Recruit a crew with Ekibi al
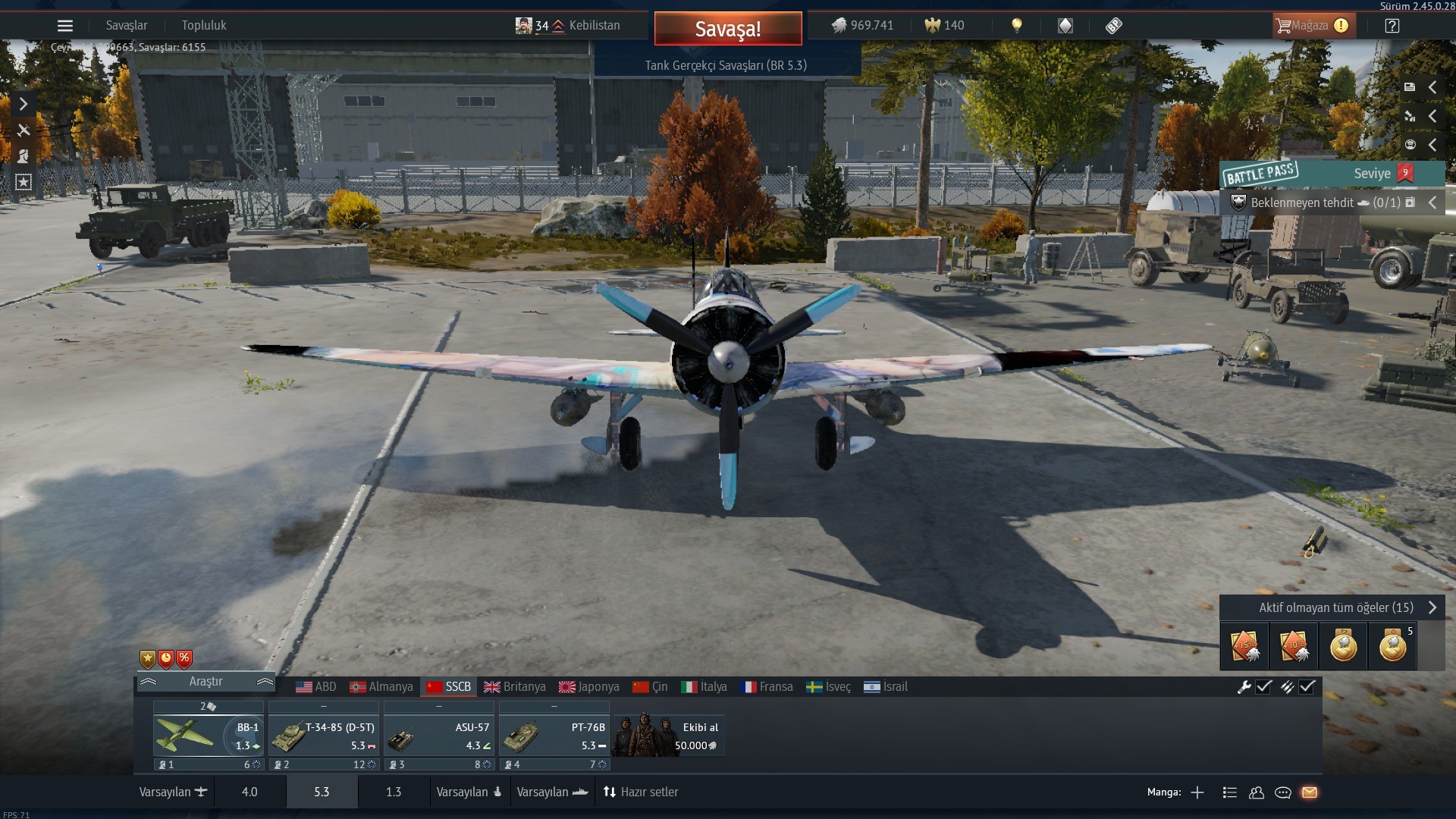 pos(668,736)
